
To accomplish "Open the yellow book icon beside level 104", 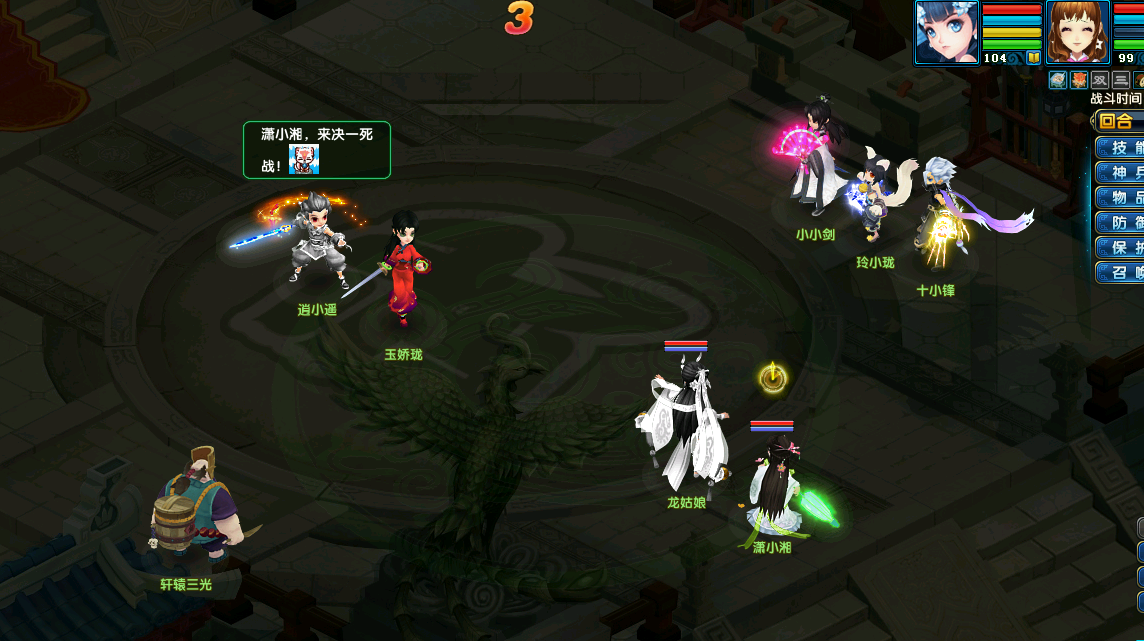I will 1033,58.
